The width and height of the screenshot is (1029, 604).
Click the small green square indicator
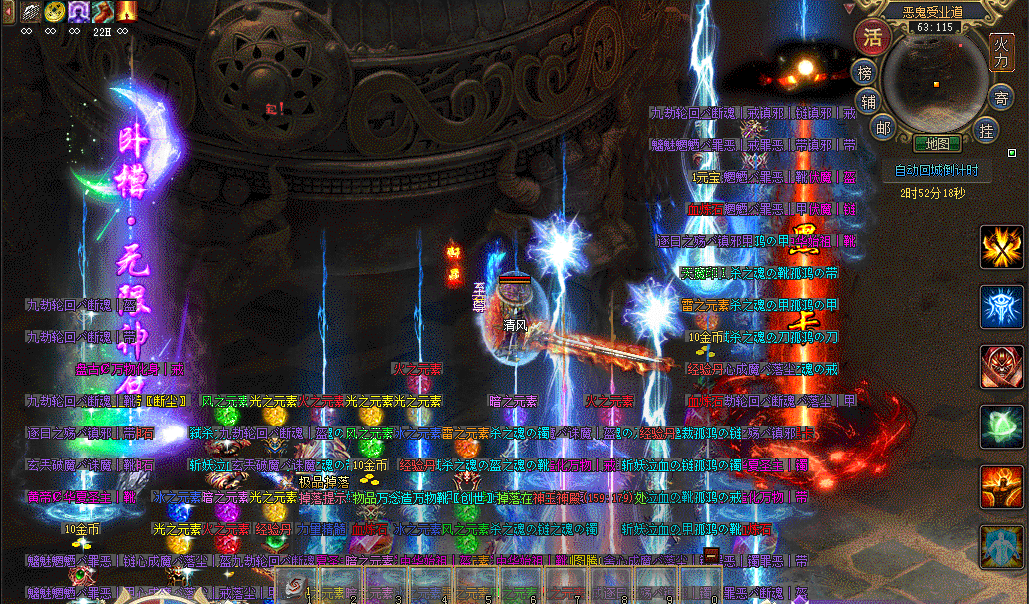pyautogui.click(x=1011, y=153)
